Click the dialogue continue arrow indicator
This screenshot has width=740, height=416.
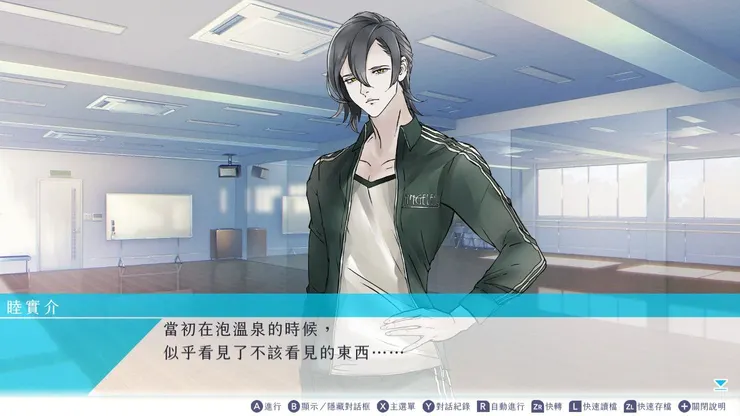[721, 383]
